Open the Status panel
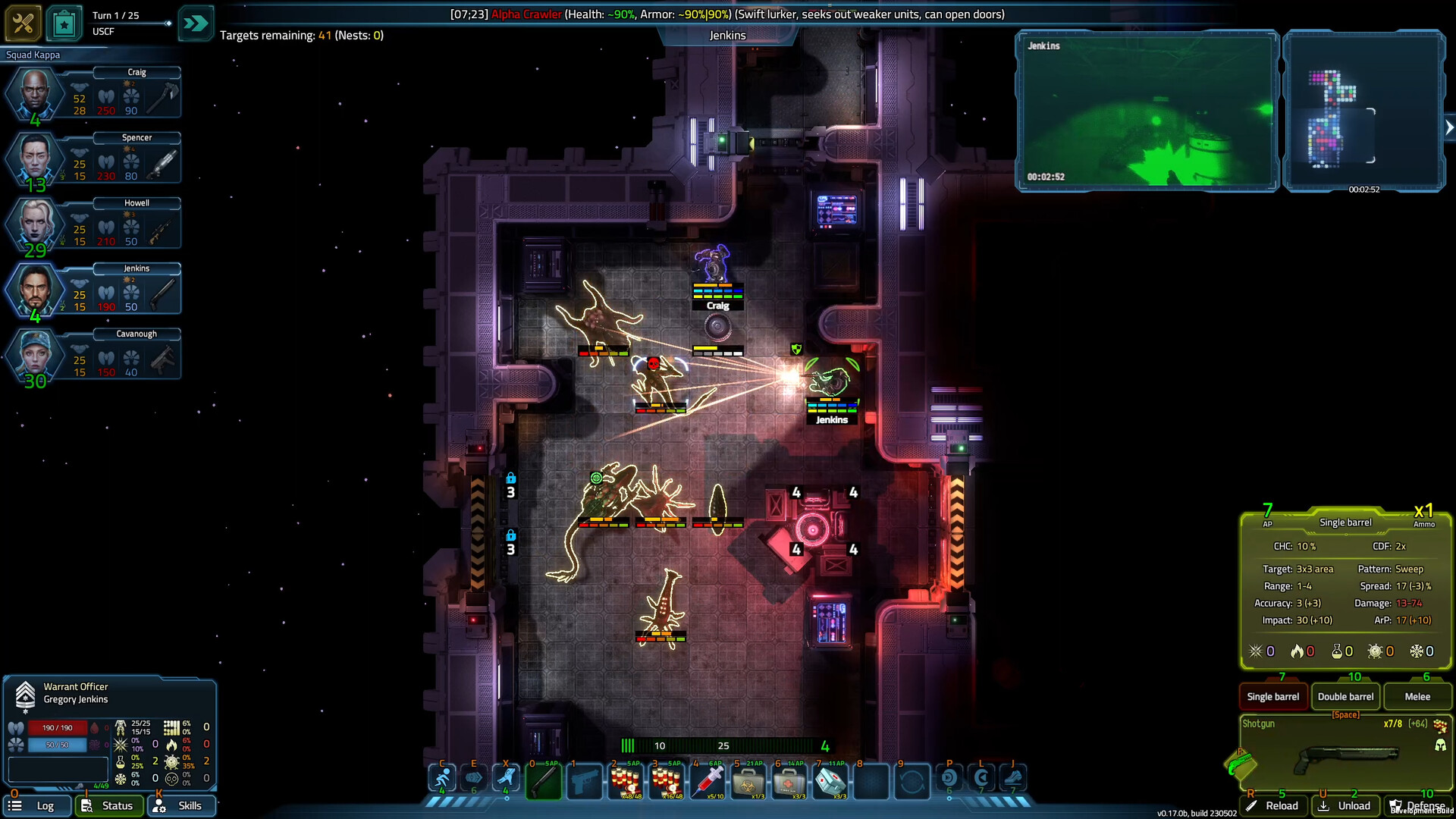Viewport: 1456px width, 819px height. (110, 805)
